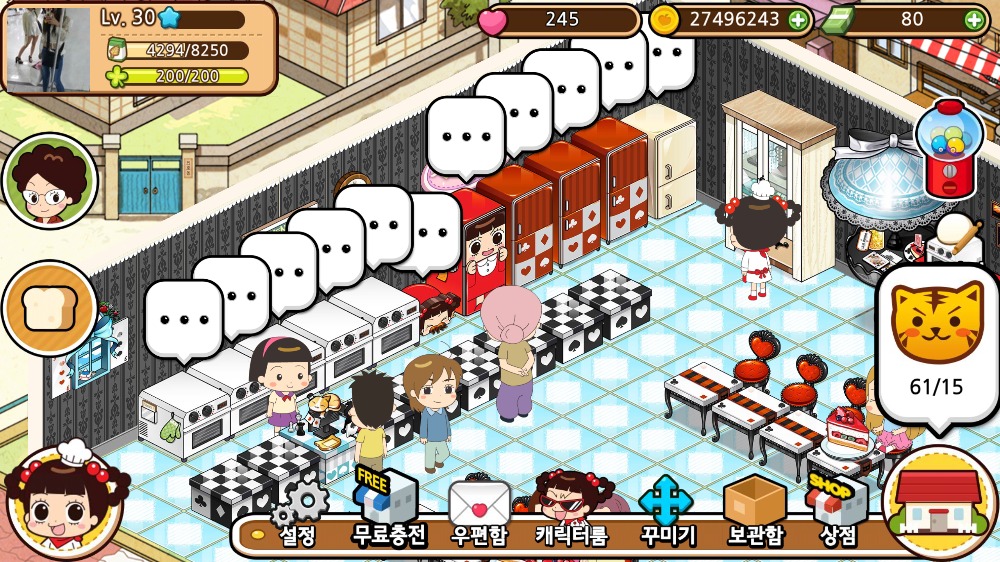This screenshot has height=562, width=1000.
Task: Add more green cash with plus button
Action: (x=973, y=20)
